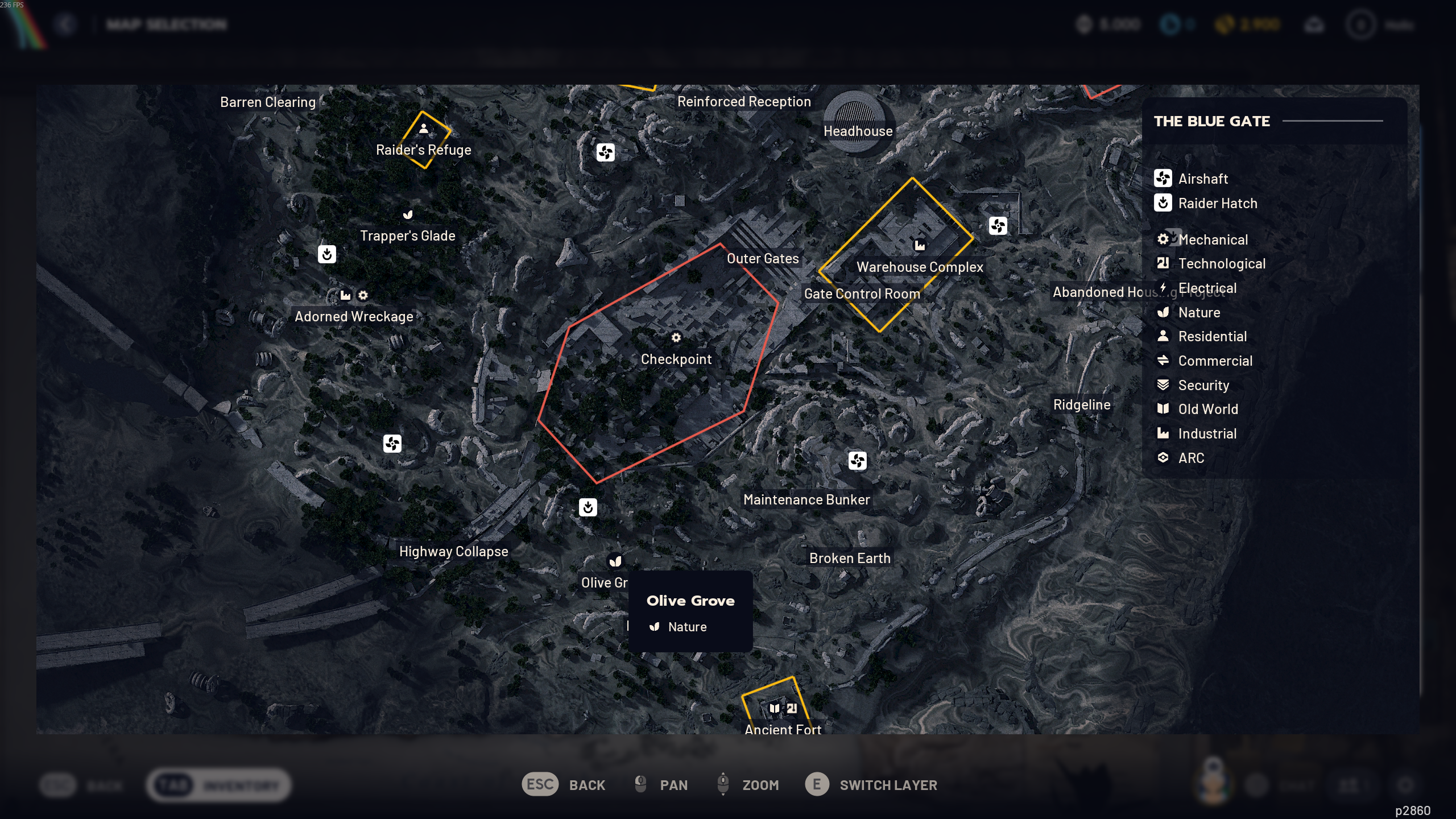
Task: Click the Nature icon at Trapper's Glade
Action: (408, 214)
